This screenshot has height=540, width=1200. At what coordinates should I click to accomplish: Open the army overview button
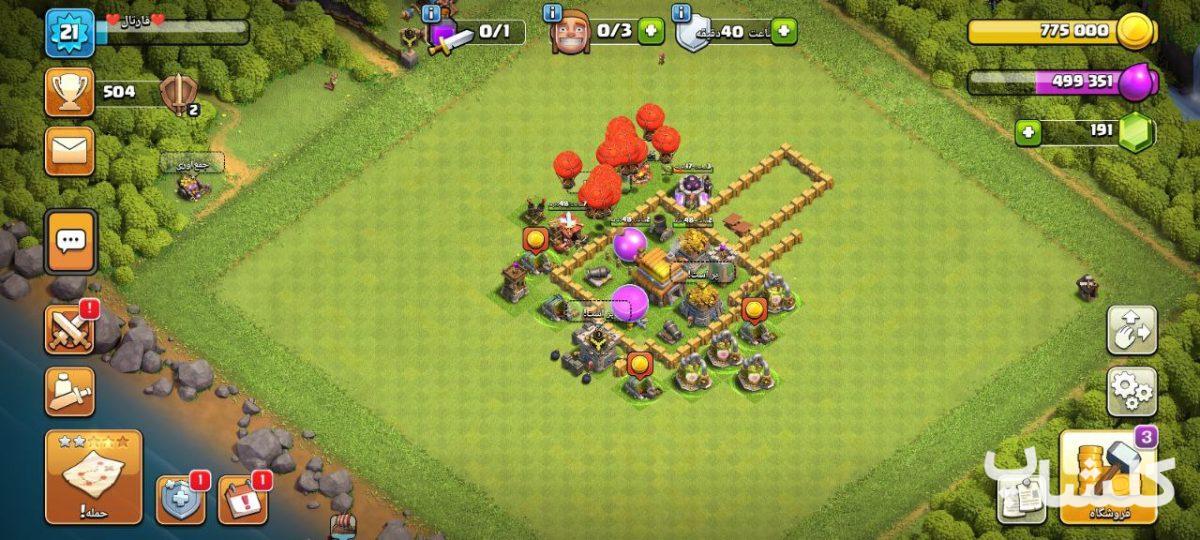[70, 391]
